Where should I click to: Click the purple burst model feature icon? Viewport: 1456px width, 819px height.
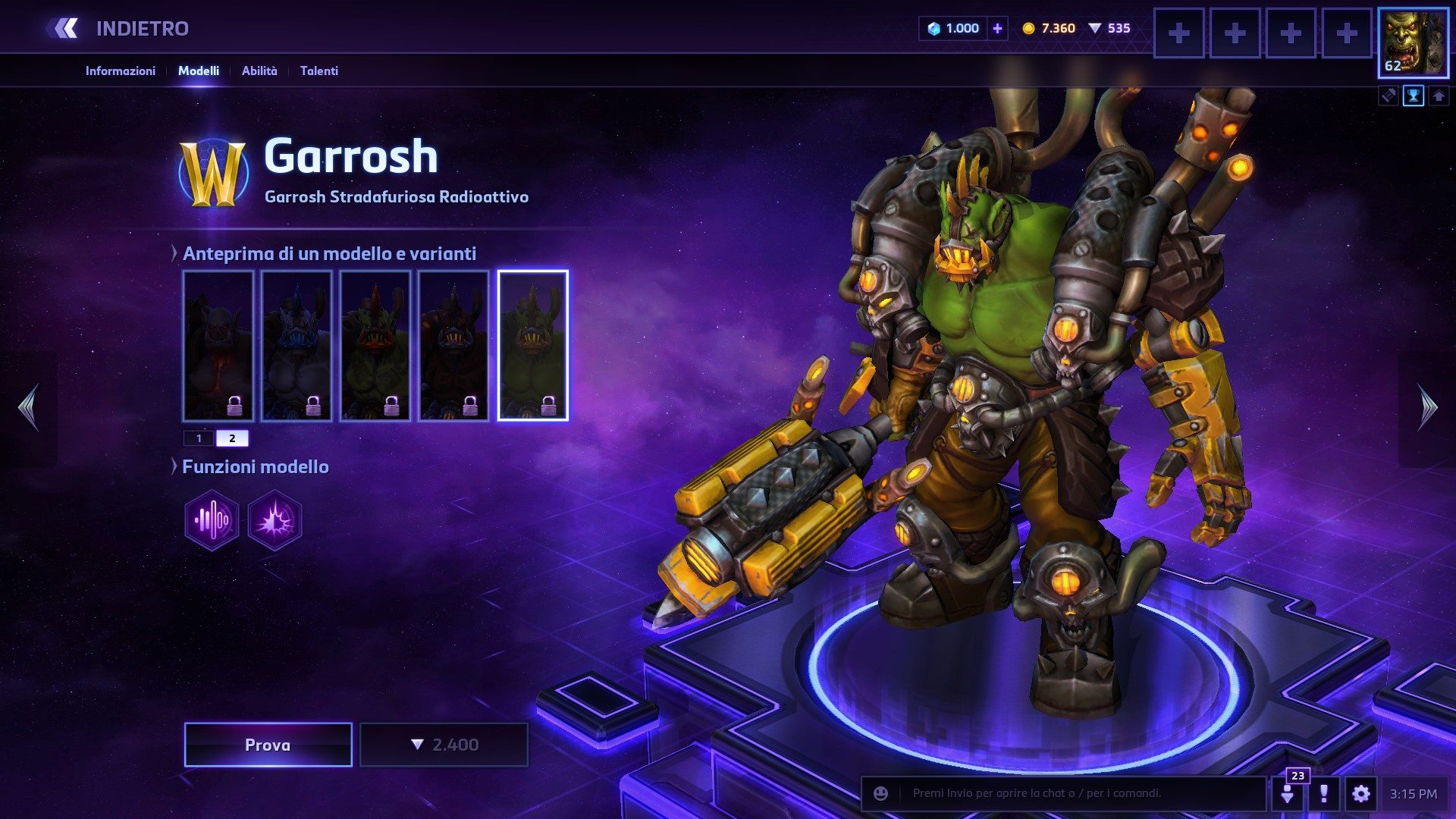[275, 520]
